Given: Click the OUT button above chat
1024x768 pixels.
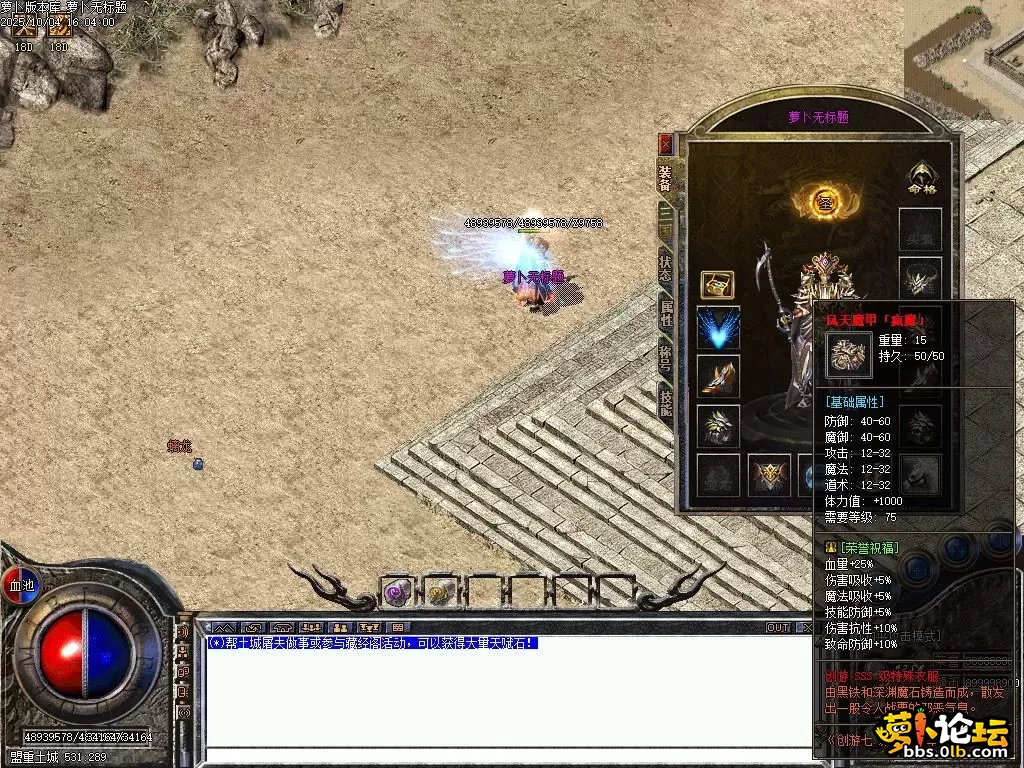Looking at the screenshot, I should (778, 628).
